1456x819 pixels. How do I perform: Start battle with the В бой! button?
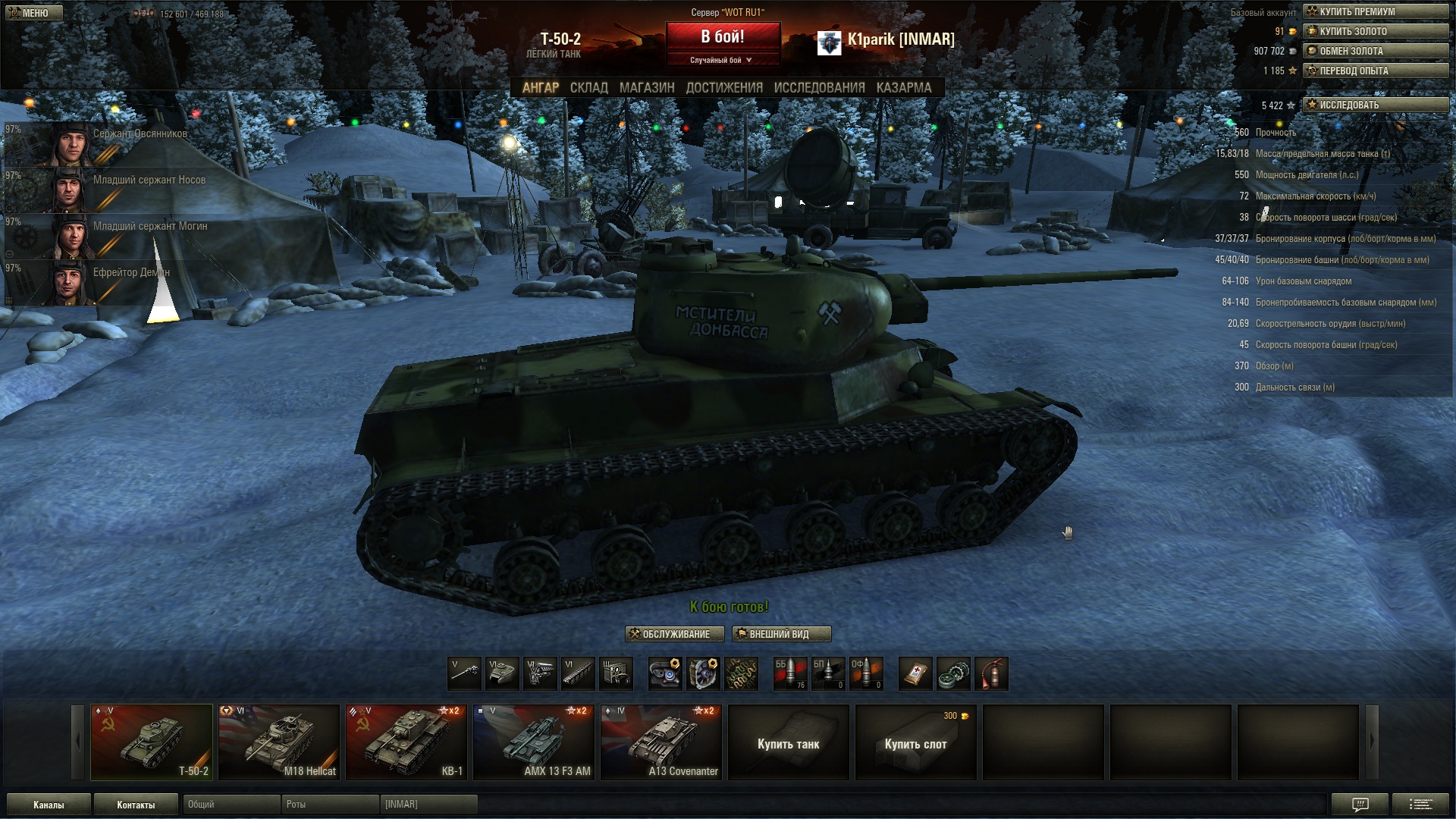723,36
